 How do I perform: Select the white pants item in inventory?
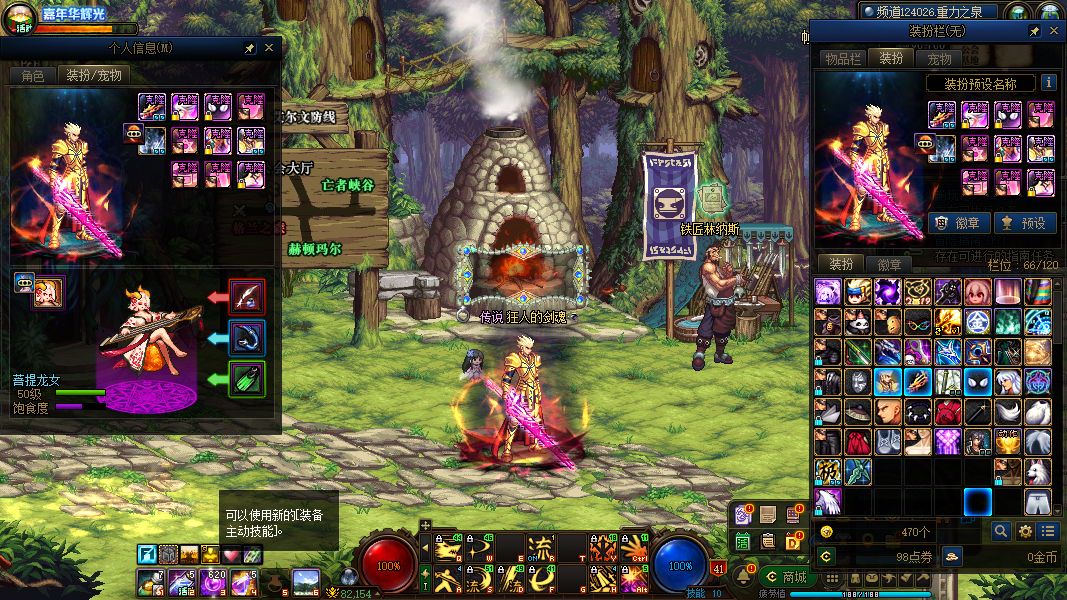[1038, 501]
